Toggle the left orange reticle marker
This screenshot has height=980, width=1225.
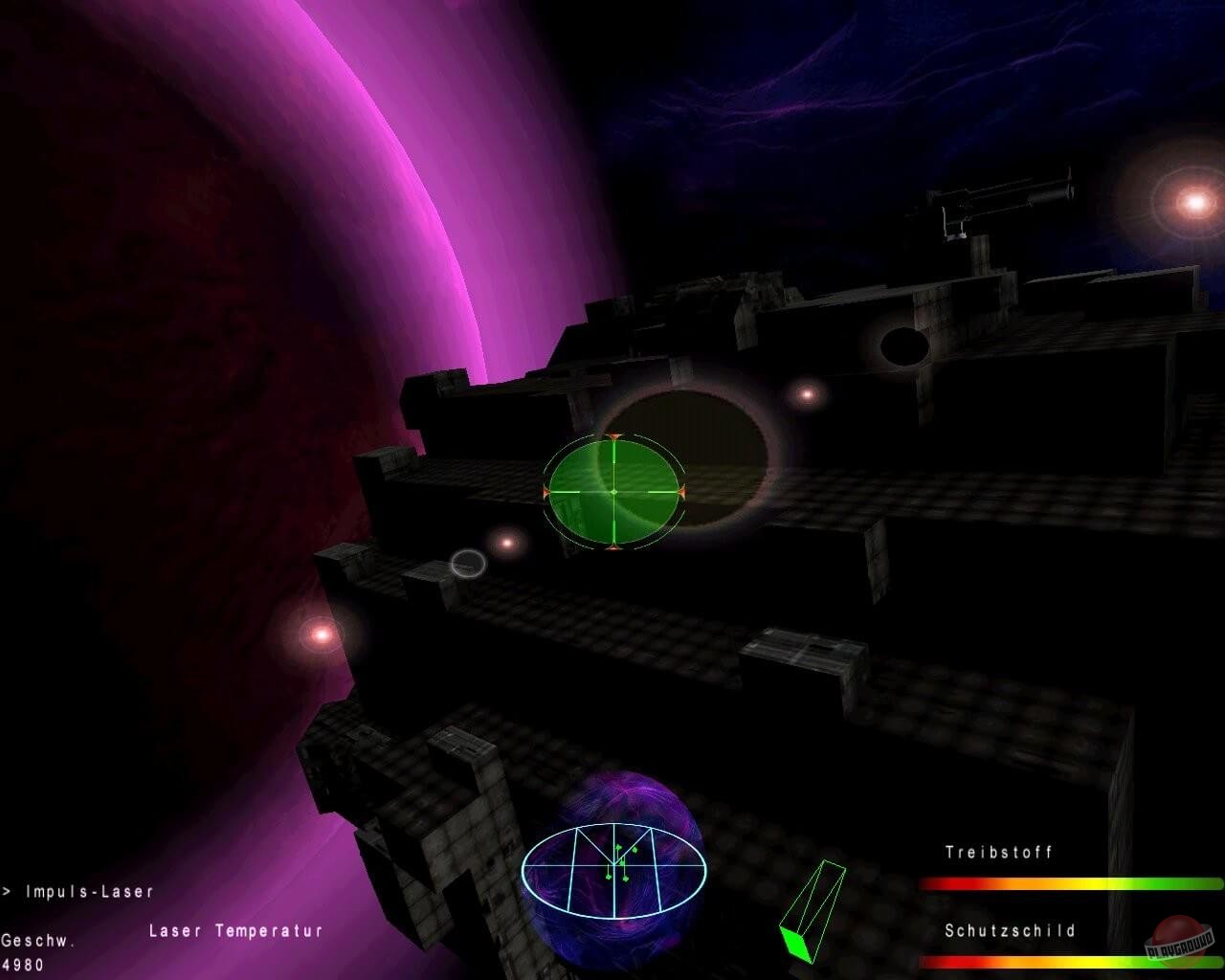[547, 492]
